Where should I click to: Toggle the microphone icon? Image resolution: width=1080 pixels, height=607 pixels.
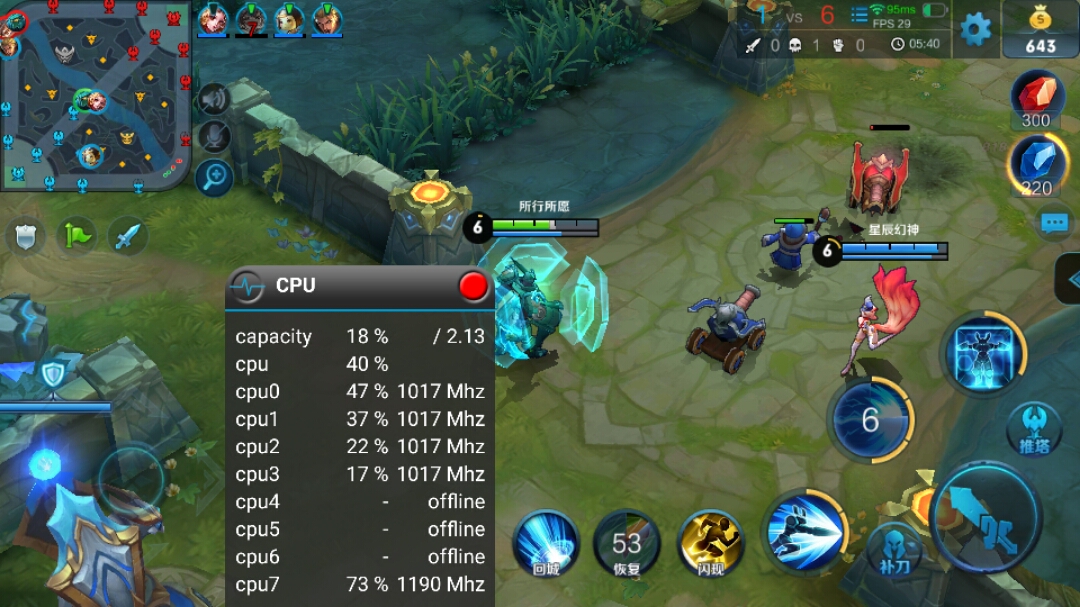pyautogui.click(x=213, y=137)
